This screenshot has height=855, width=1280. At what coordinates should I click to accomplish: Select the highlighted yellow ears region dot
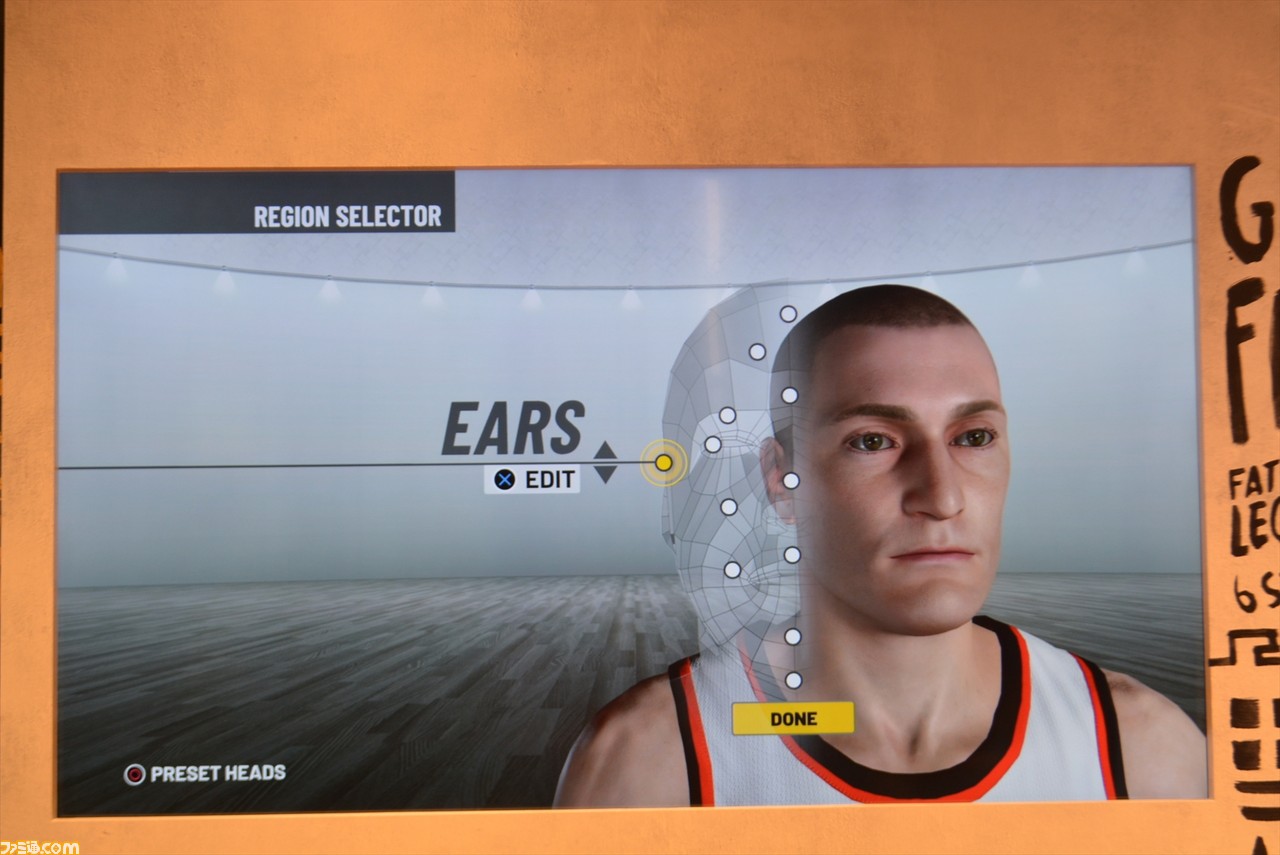pos(663,463)
